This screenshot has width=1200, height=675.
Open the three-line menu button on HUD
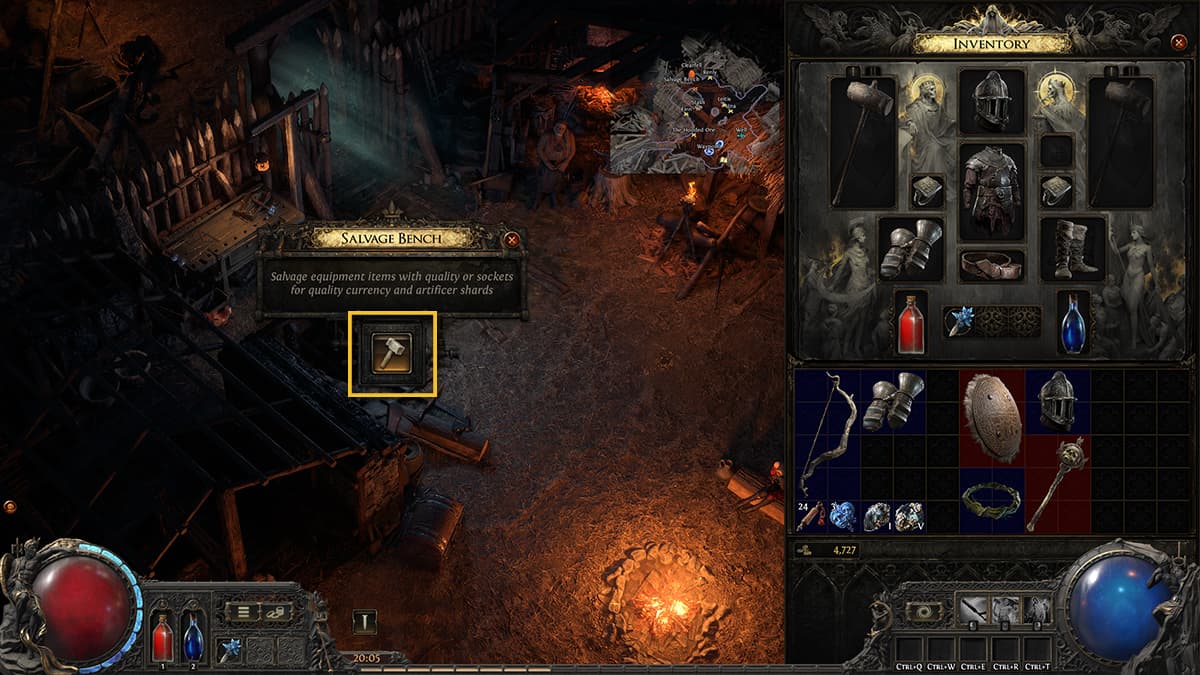[243, 612]
